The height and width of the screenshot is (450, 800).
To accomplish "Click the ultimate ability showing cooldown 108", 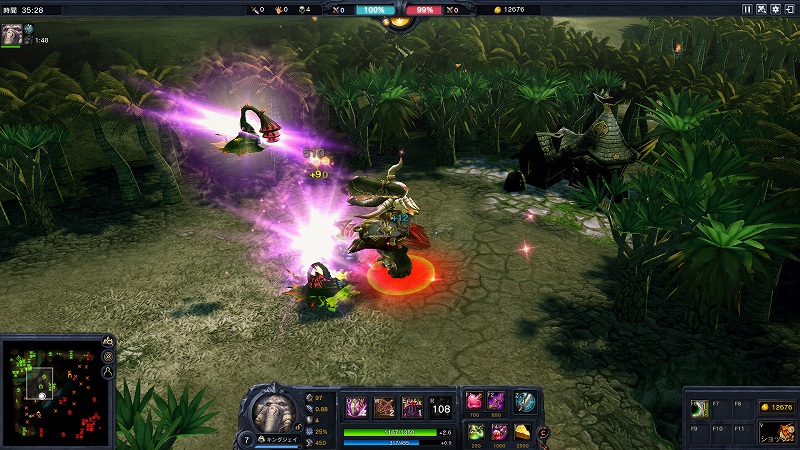I will (441, 406).
